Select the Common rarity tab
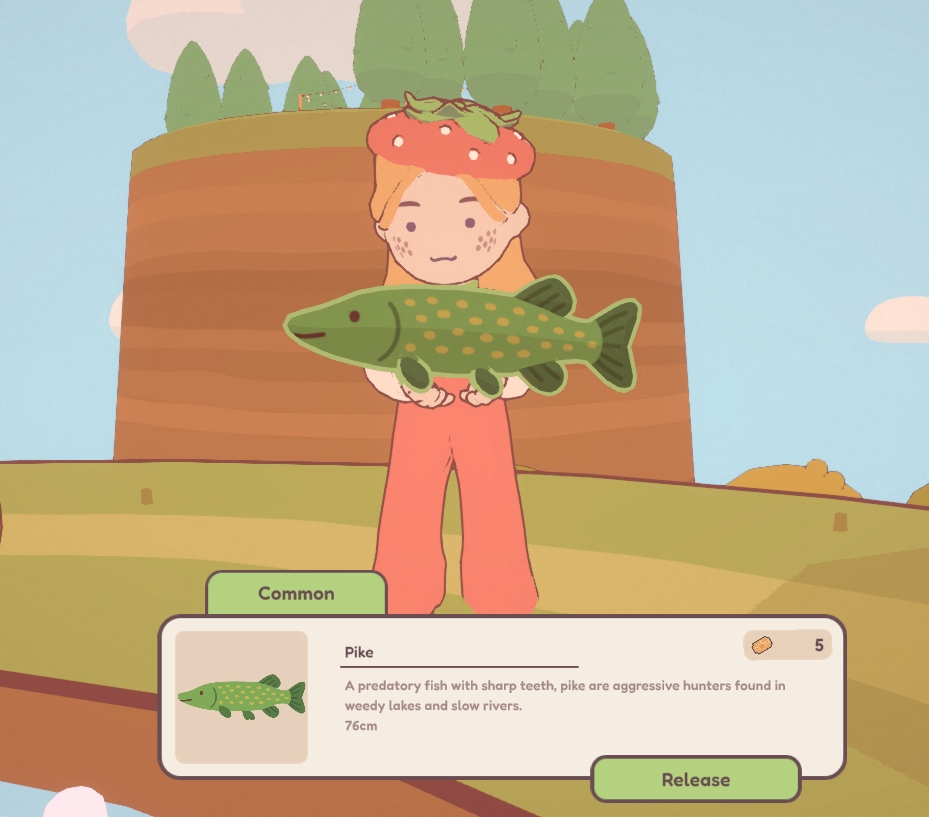 point(296,593)
